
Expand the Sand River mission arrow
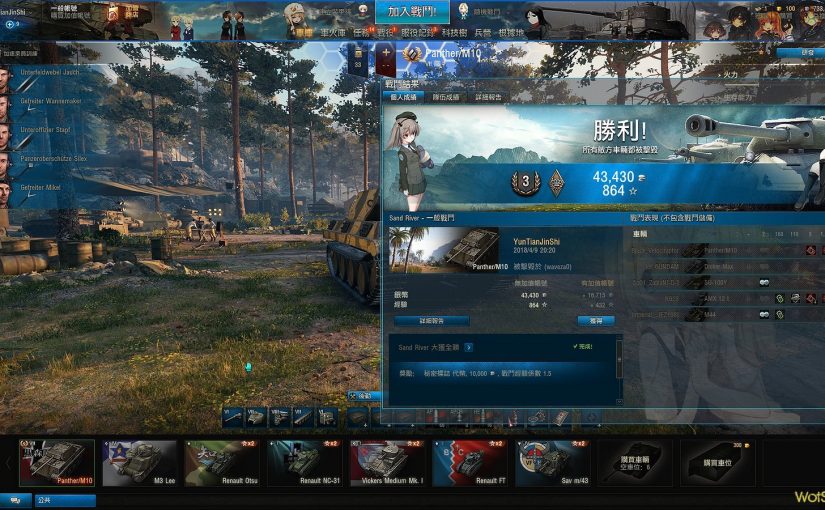[468, 347]
